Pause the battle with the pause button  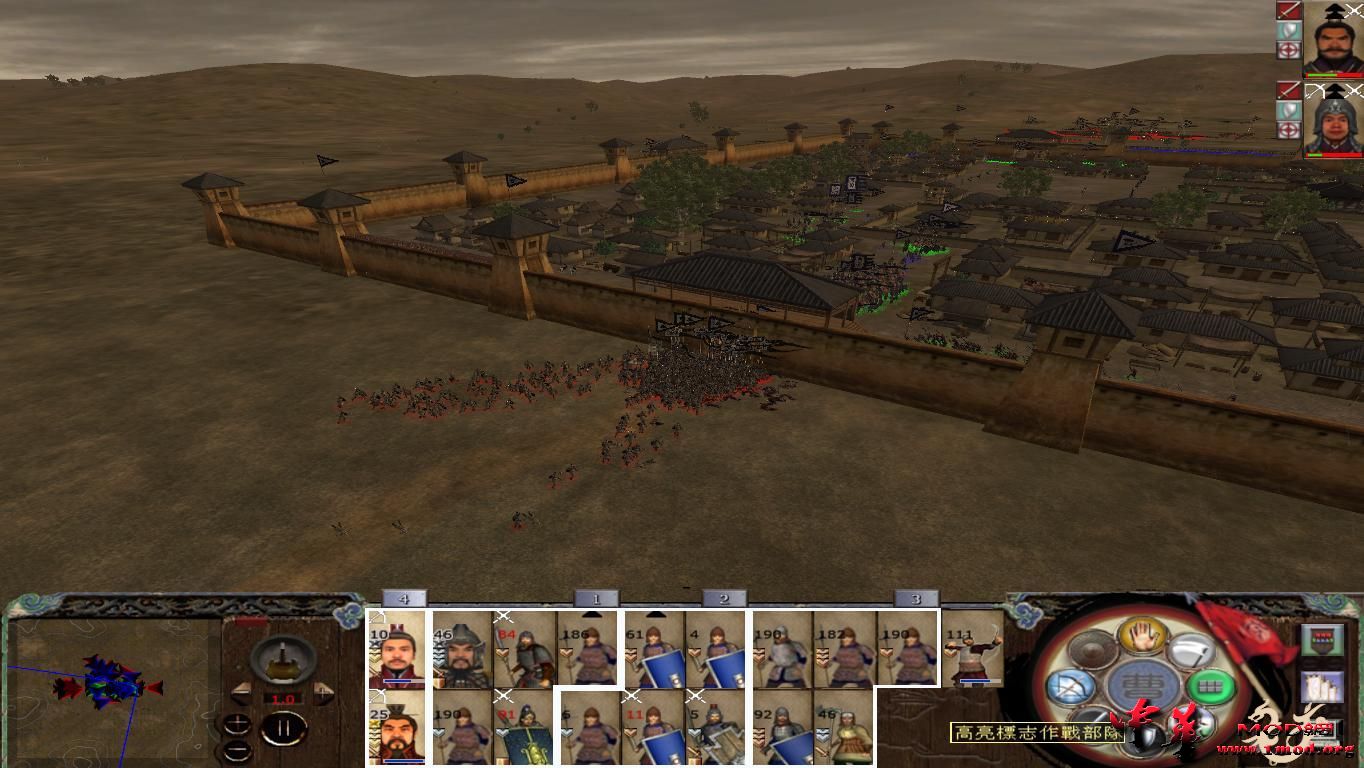tap(284, 727)
